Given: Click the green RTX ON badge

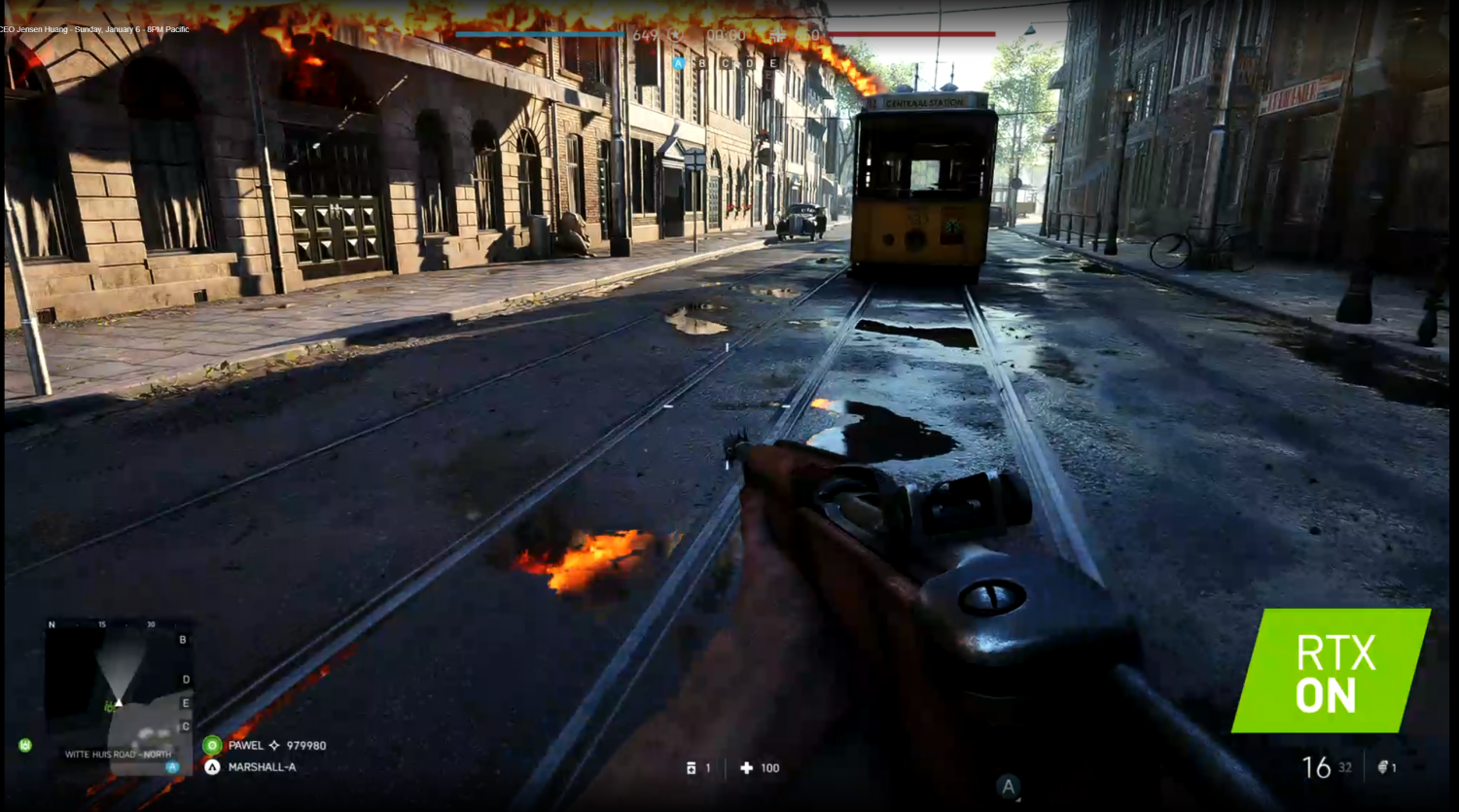Looking at the screenshot, I should click(x=1331, y=671).
